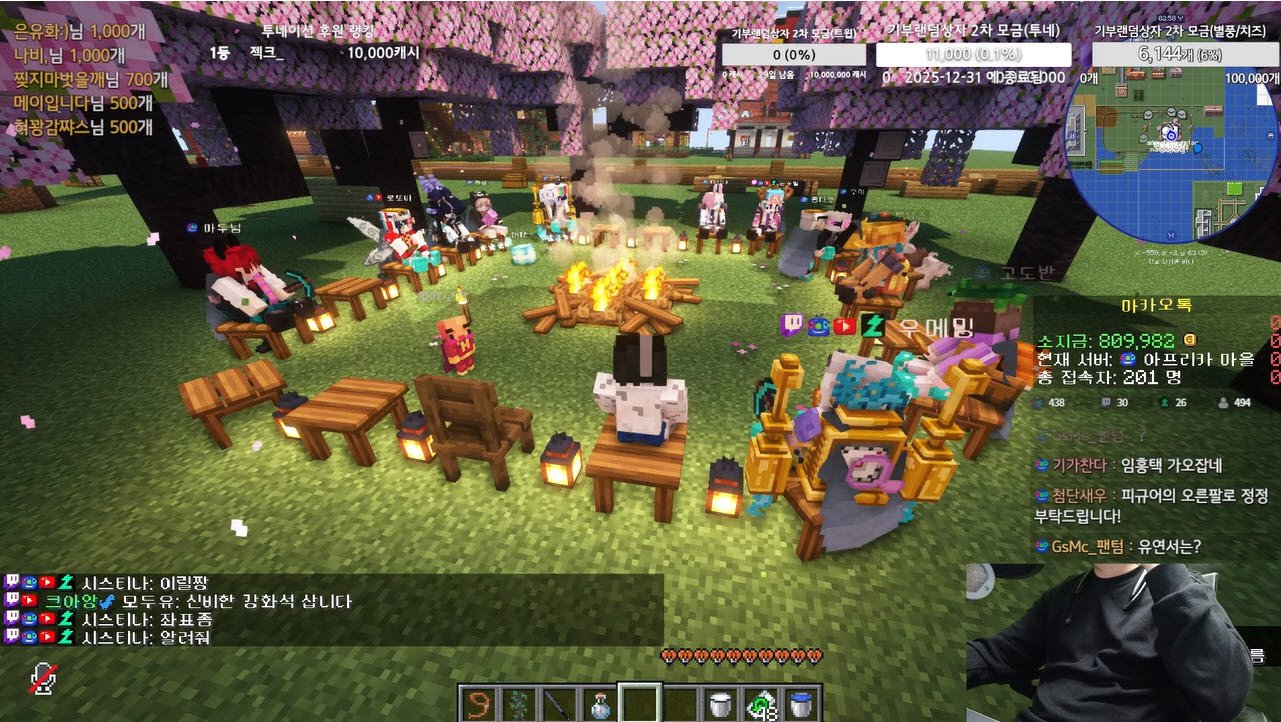
Task: Click the 피규어 message in stream chat overlay
Action: tap(1149, 505)
